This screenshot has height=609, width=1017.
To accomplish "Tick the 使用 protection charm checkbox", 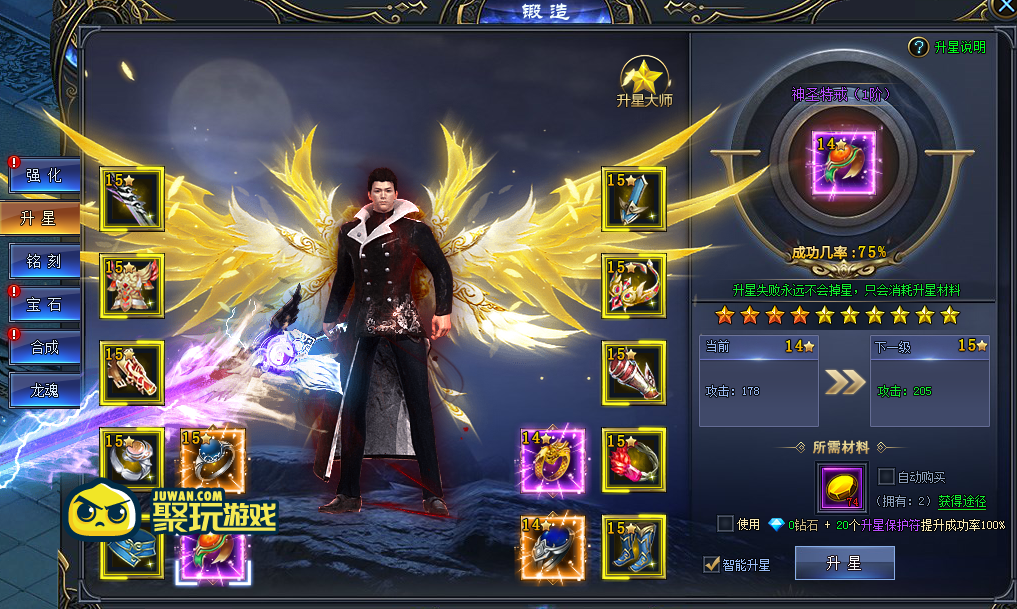I will point(726,524).
